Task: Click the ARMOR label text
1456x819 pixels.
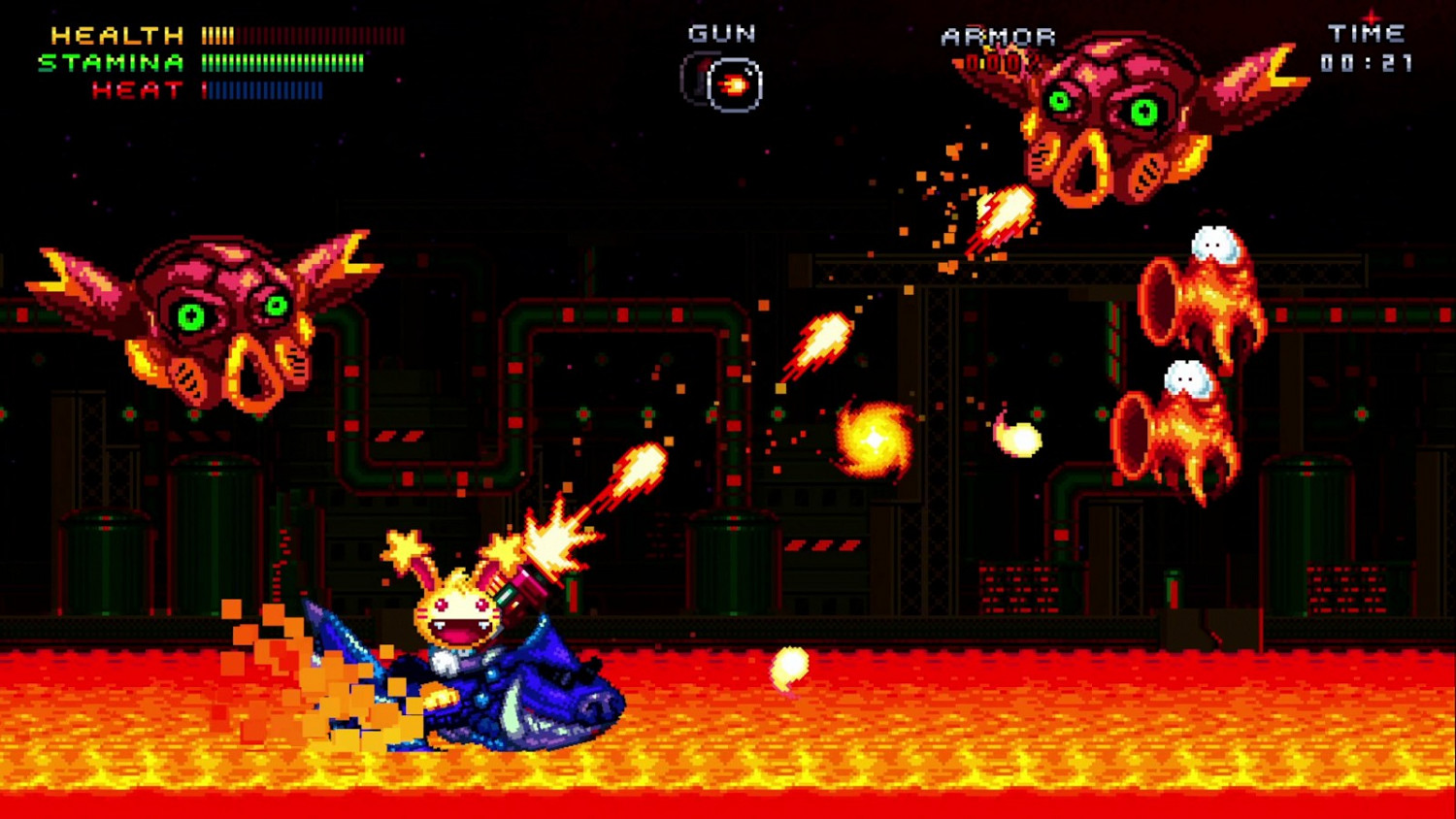Action: point(997,36)
